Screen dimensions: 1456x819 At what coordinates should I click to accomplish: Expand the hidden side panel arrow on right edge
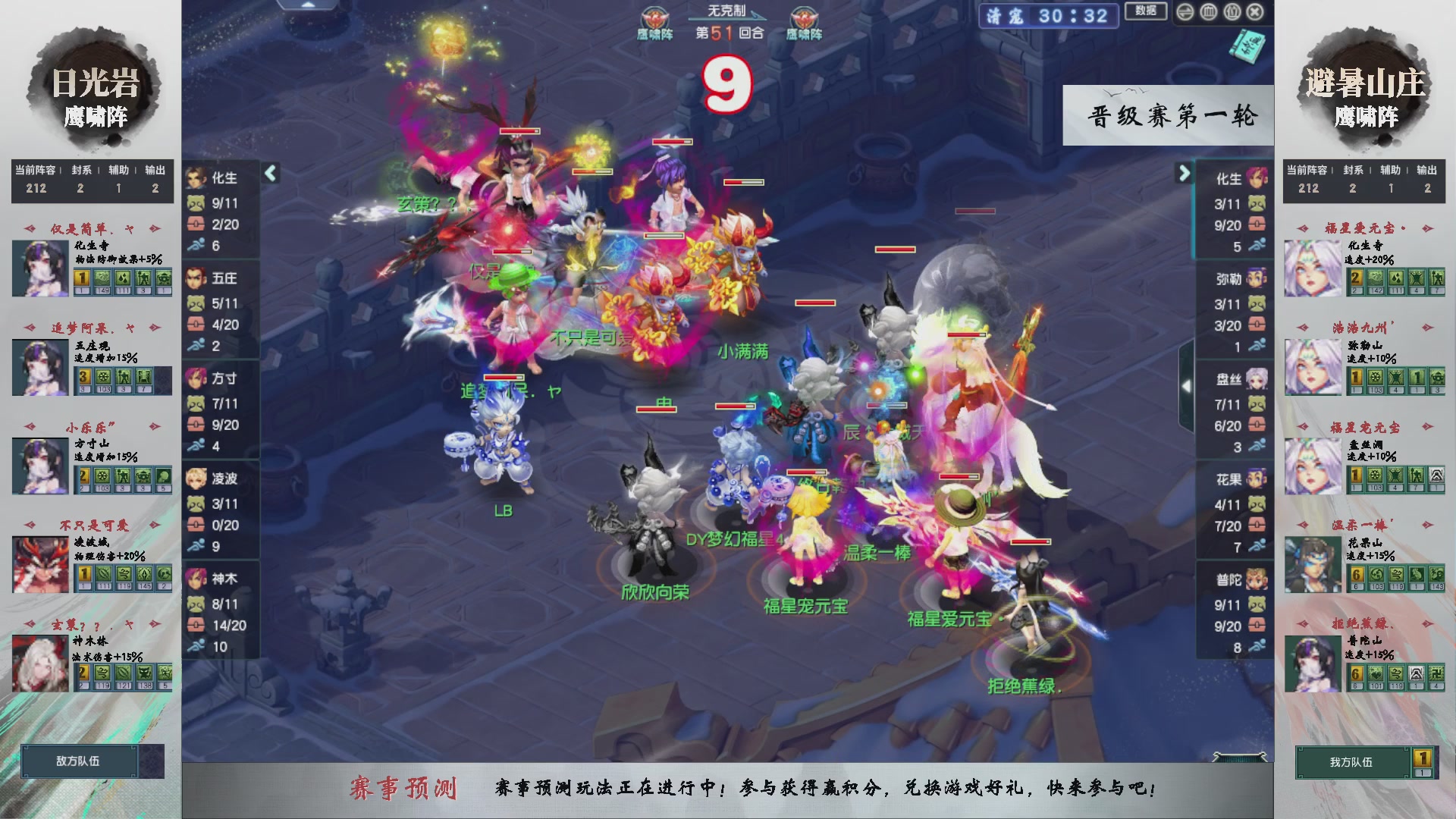pyautogui.click(x=1186, y=387)
